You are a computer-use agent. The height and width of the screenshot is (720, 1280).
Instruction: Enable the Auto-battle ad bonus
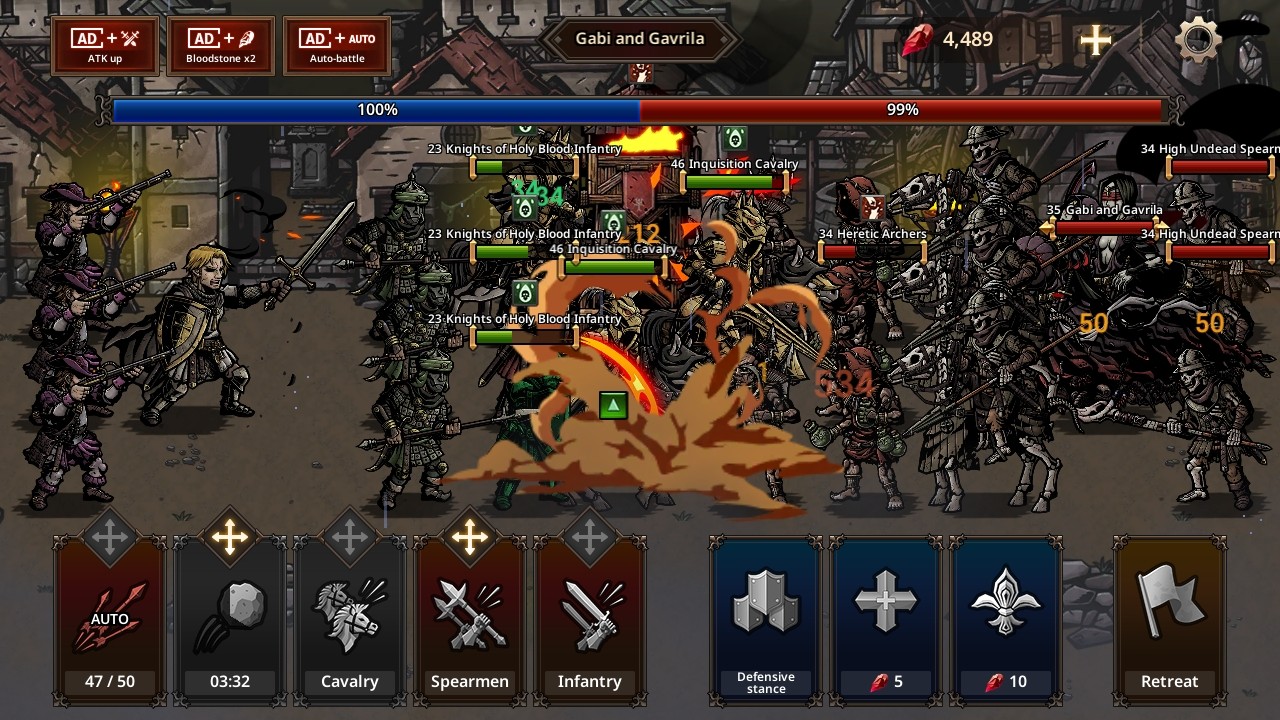337,45
